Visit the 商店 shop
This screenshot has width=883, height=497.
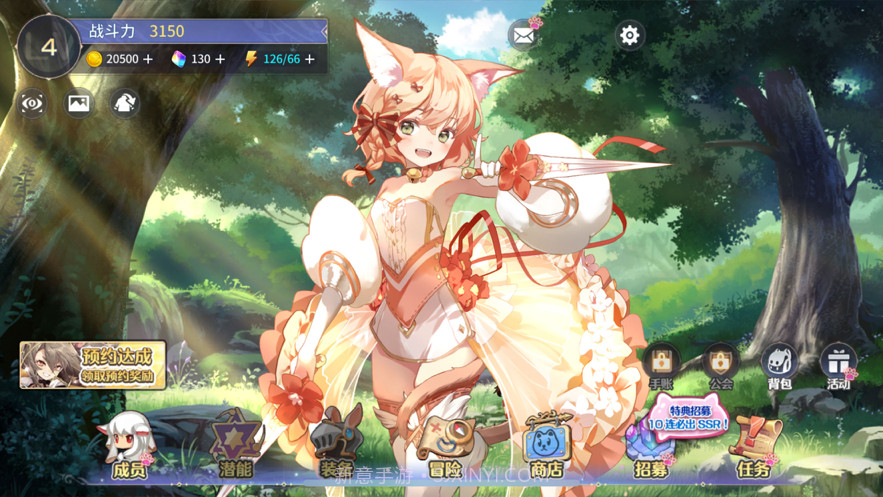coord(546,446)
